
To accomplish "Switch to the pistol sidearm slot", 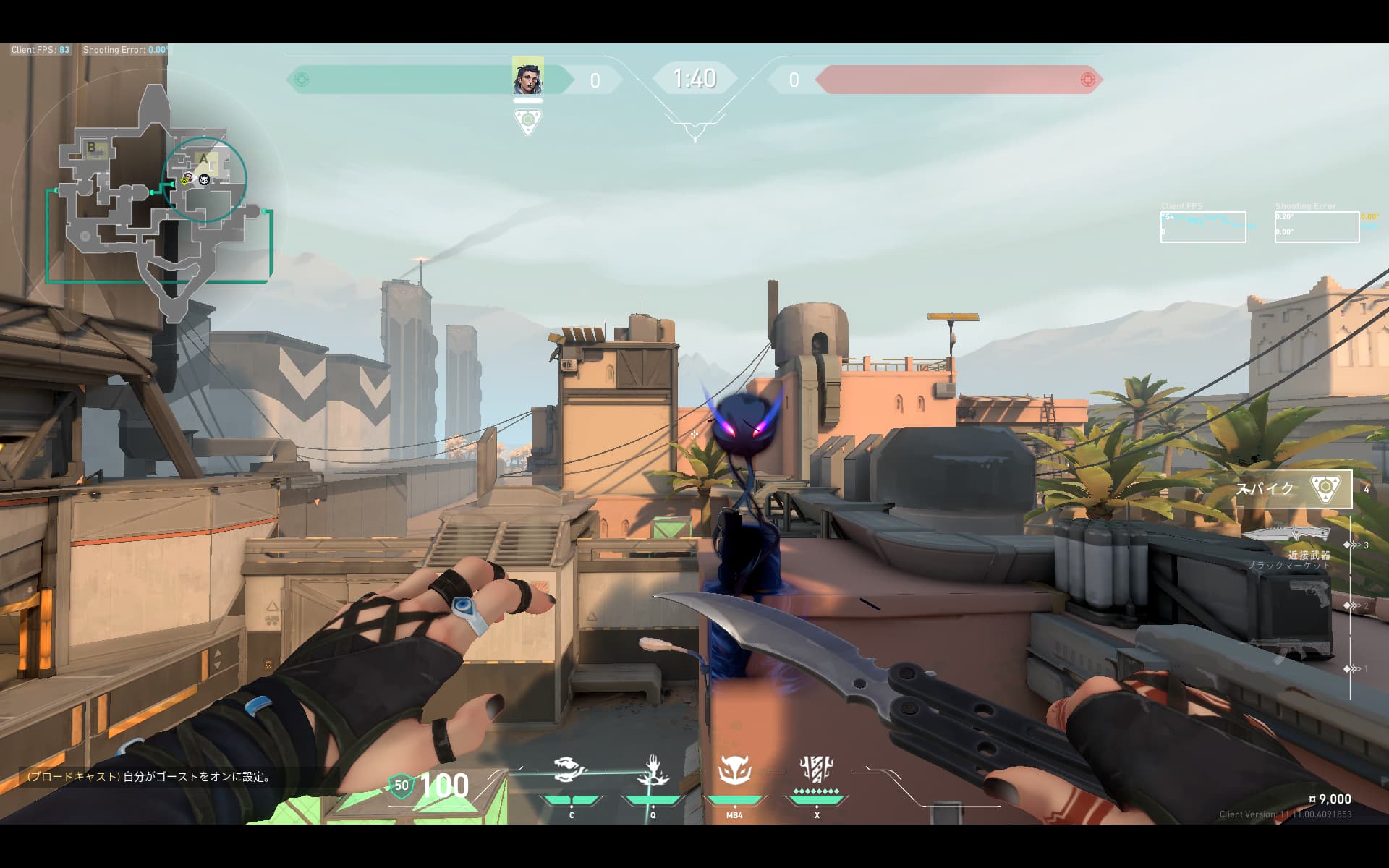I will point(1309,593).
